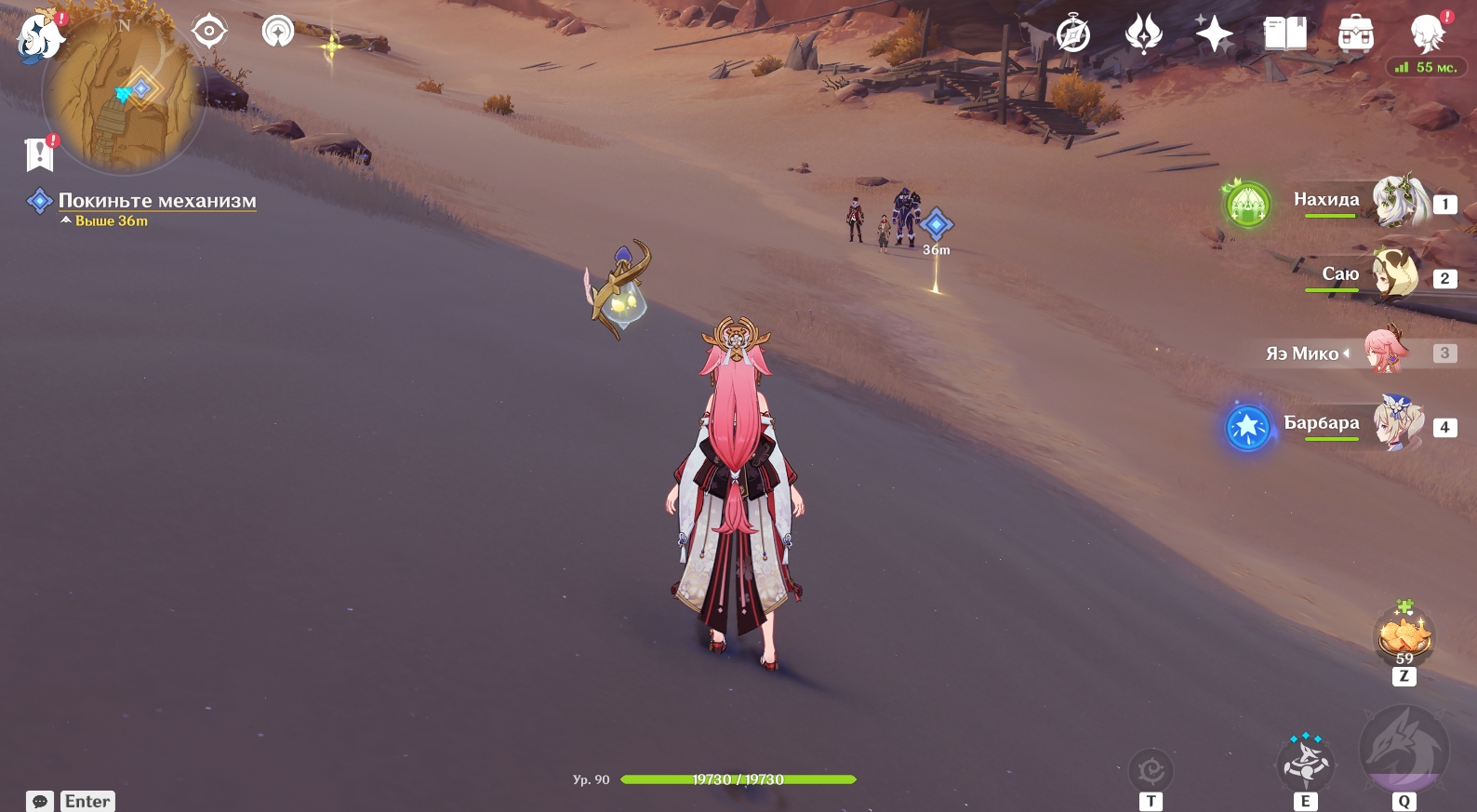Image resolution: width=1477 pixels, height=812 pixels.
Task: Open the Paimon menu icon
Action: (x=39, y=37)
